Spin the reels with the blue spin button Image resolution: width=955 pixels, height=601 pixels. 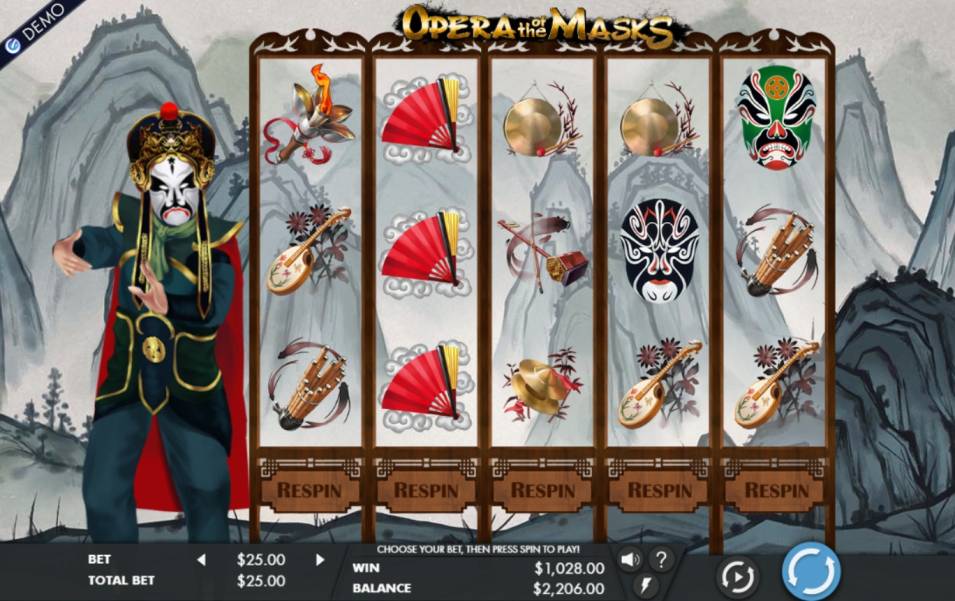(810, 571)
